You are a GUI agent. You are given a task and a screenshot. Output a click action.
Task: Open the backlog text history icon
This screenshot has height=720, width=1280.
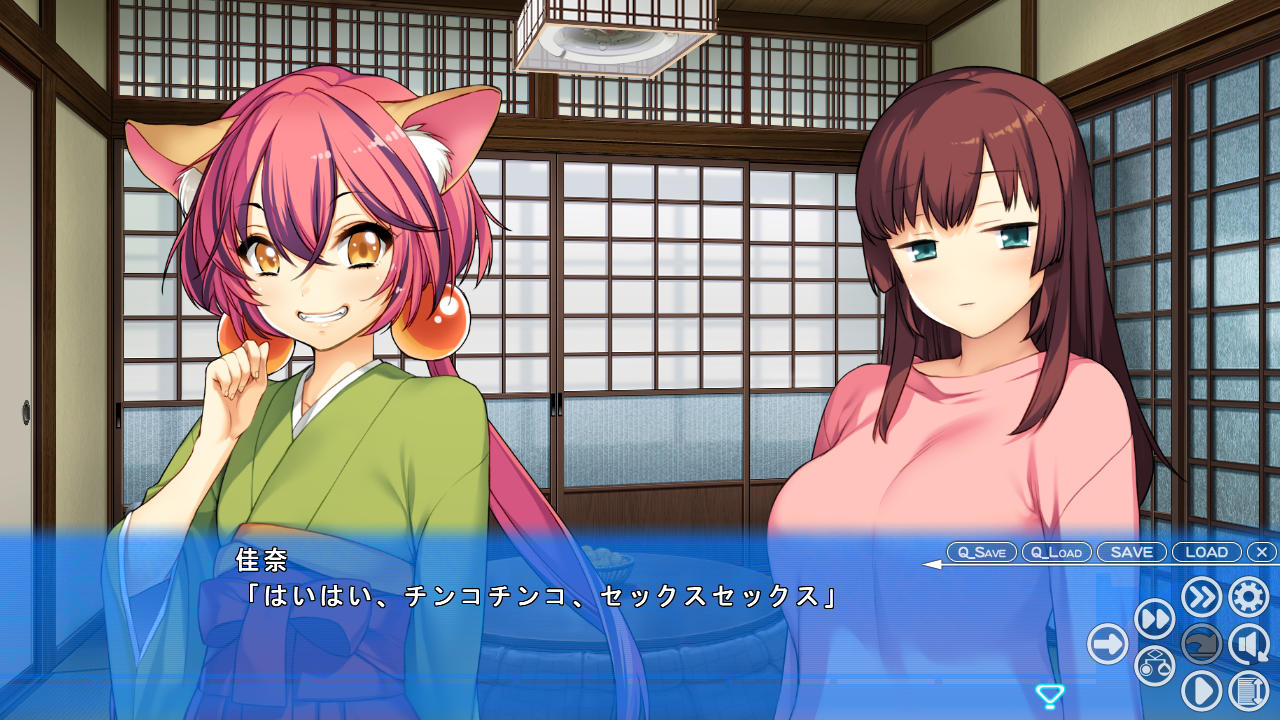tap(1248, 691)
